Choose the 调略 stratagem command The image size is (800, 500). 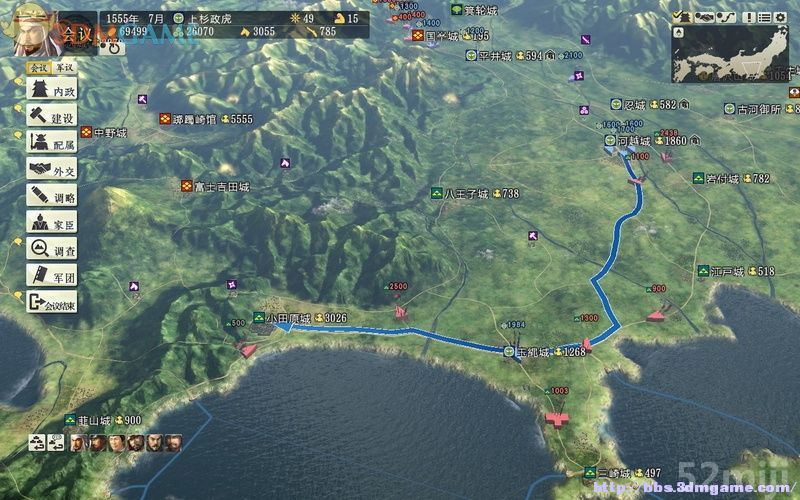pos(53,196)
